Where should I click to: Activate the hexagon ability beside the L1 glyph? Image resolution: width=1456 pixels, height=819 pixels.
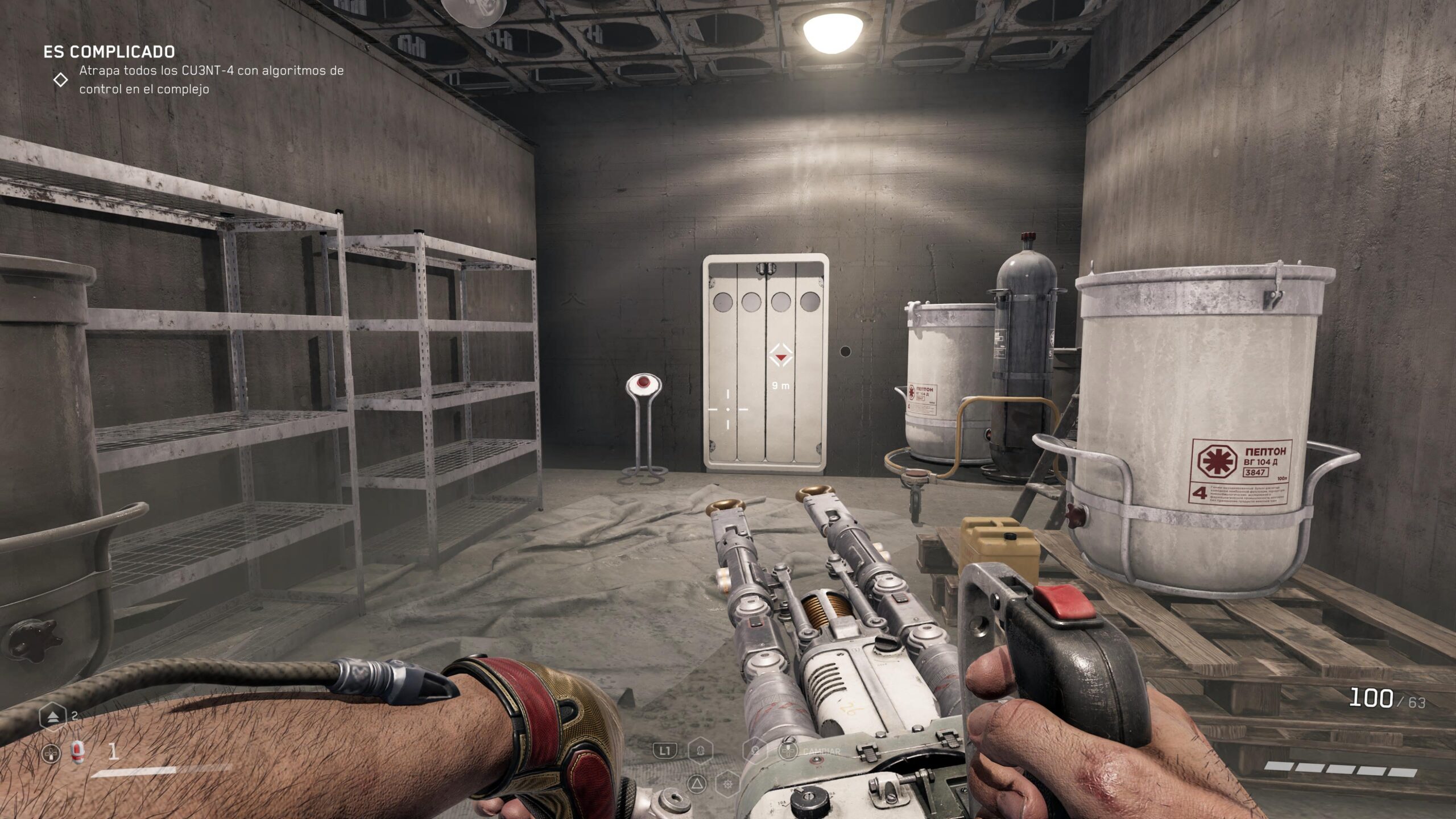[x=700, y=751]
